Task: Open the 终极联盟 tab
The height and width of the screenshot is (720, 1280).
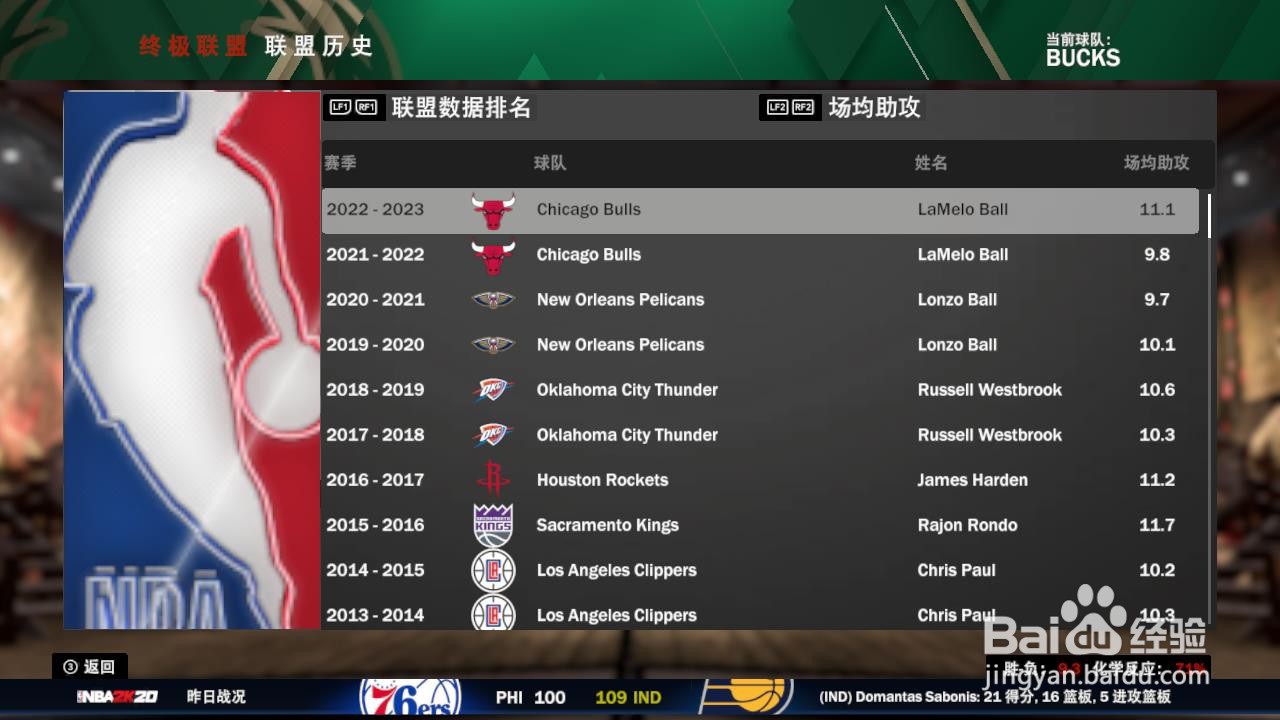Action: (x=190, y=46)
